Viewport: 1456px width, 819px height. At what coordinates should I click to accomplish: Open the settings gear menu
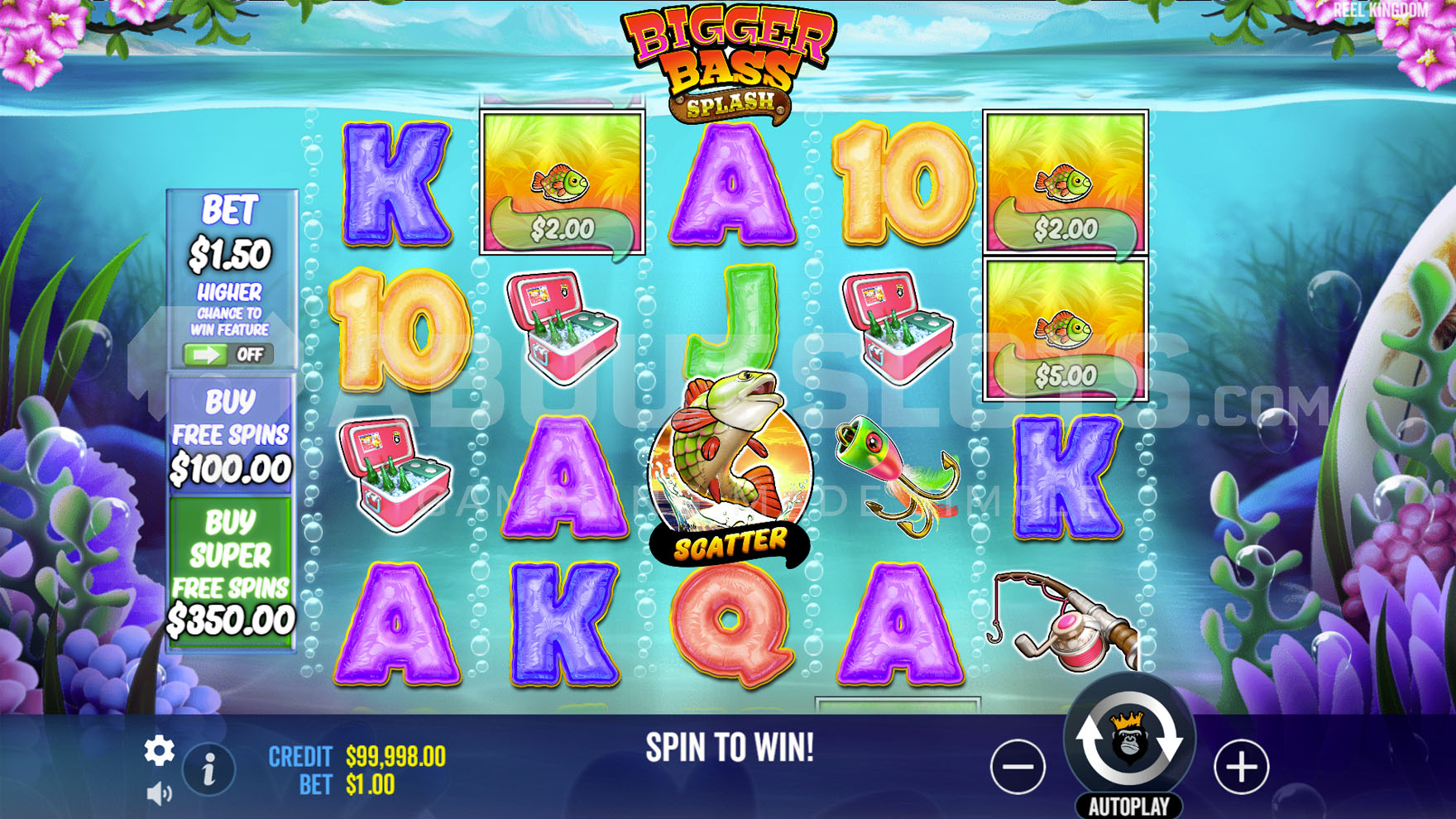[159, 750]
